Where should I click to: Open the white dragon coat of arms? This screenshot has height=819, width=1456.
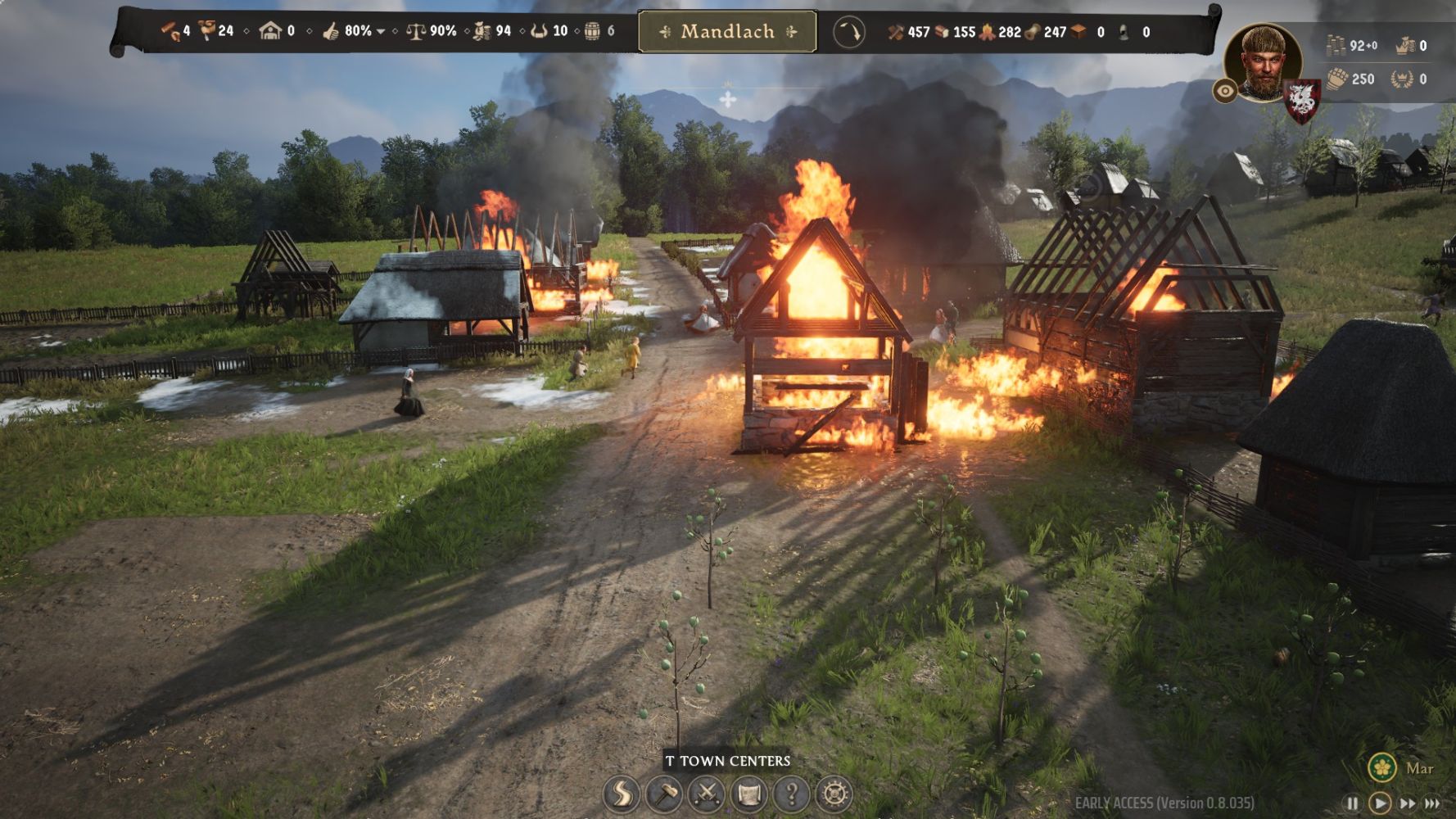[1301, 102]
